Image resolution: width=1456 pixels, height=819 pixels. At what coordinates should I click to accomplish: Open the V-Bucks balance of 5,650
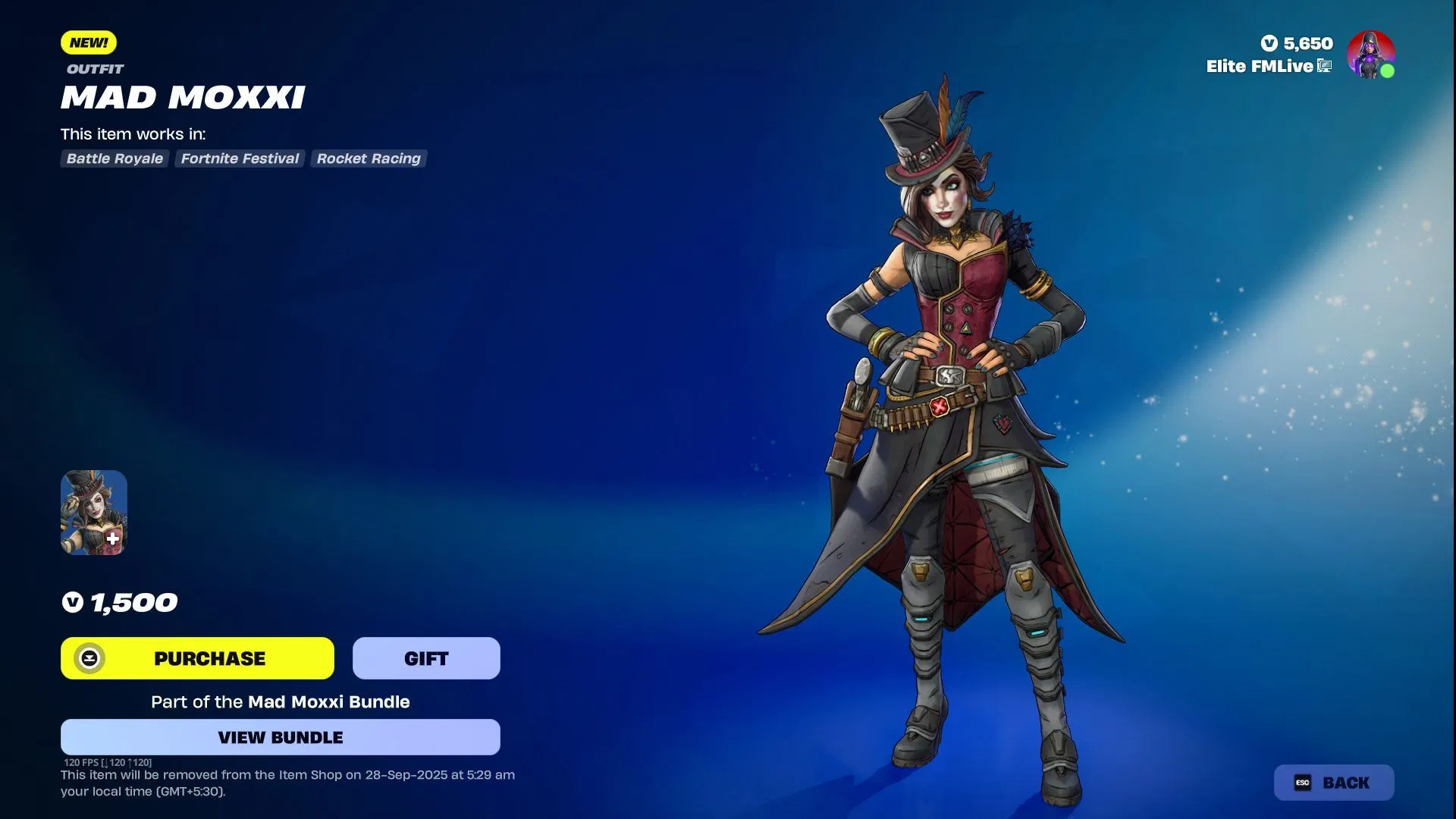[1297, 43]
